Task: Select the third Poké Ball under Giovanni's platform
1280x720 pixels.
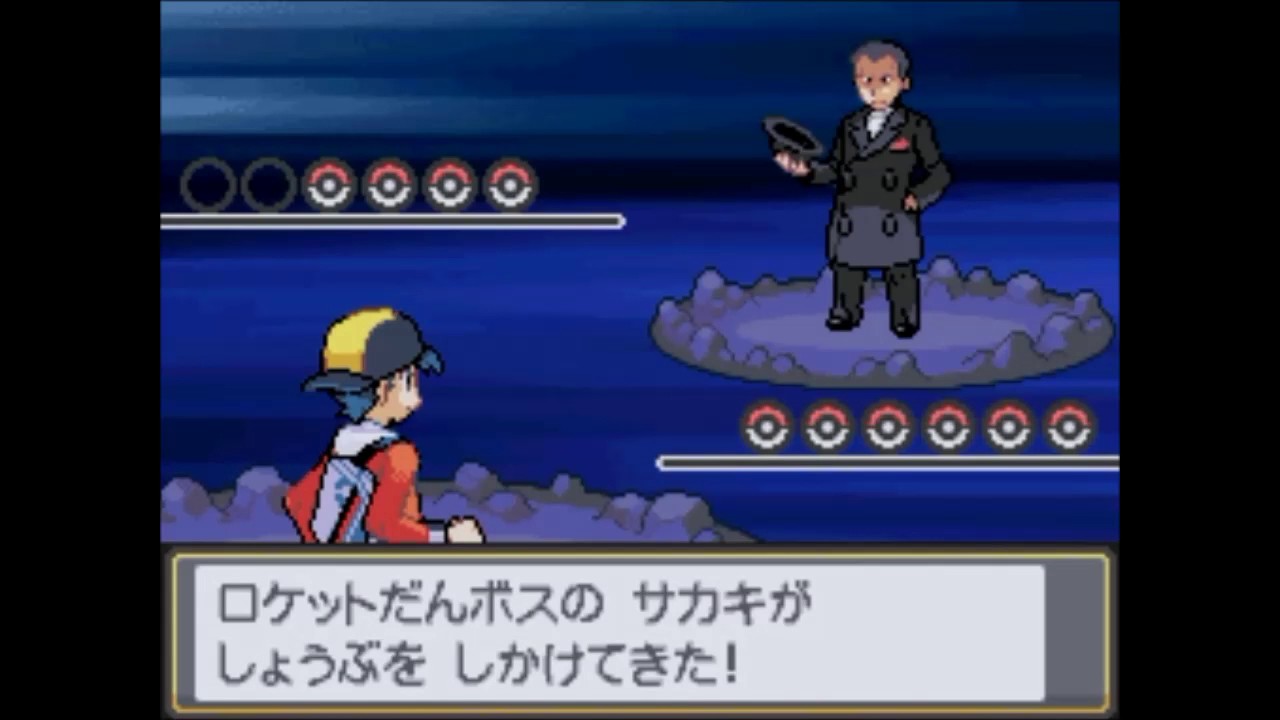Action: click(888, 428)
